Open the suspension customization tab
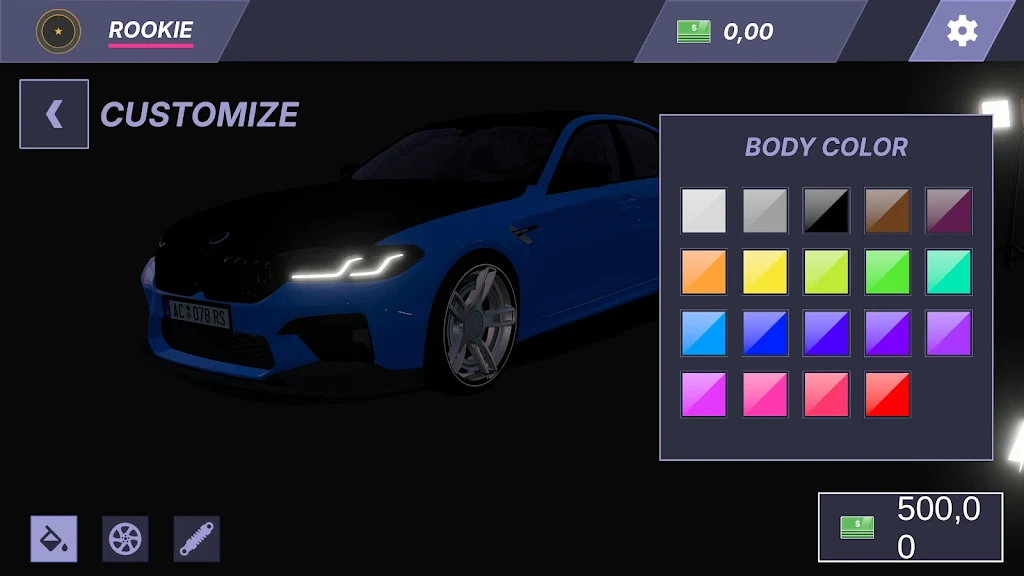This screenshot has height=576, width=1024. [196, 539]
